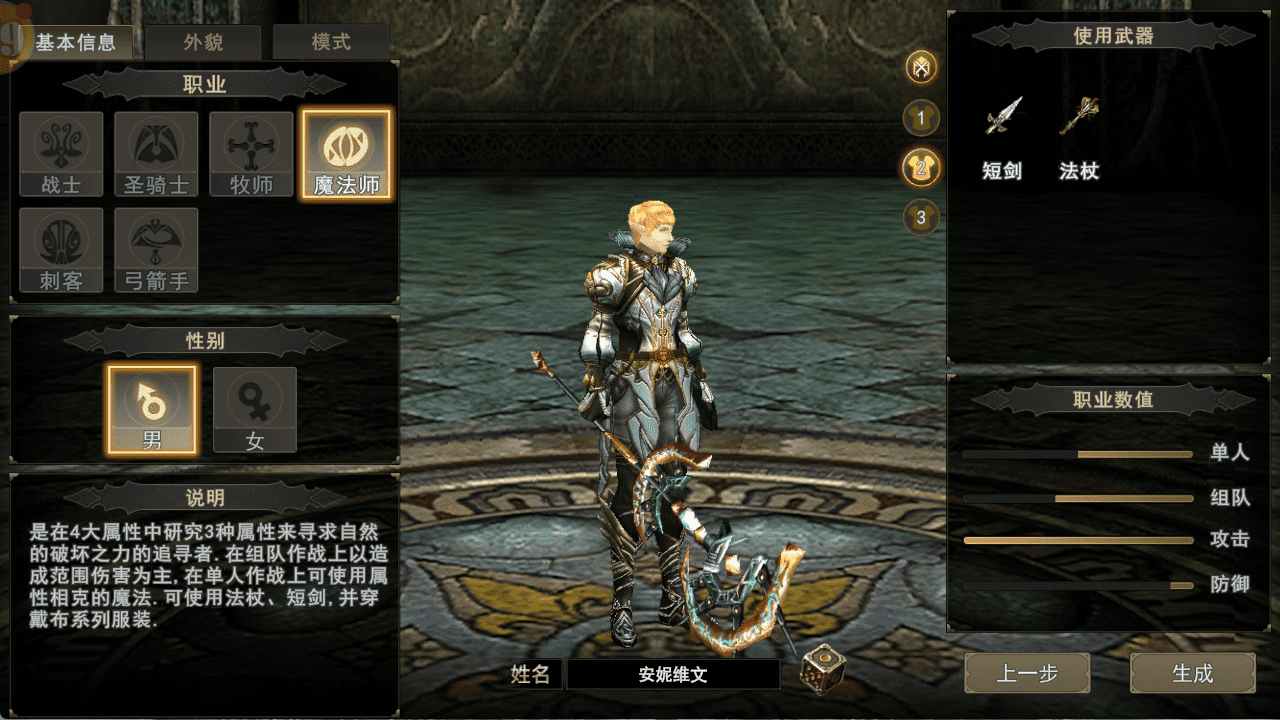This screenshot has width=1280, height=720.
Task: Choose the 刺客 assassin class
Action: (x=61, y=250)
